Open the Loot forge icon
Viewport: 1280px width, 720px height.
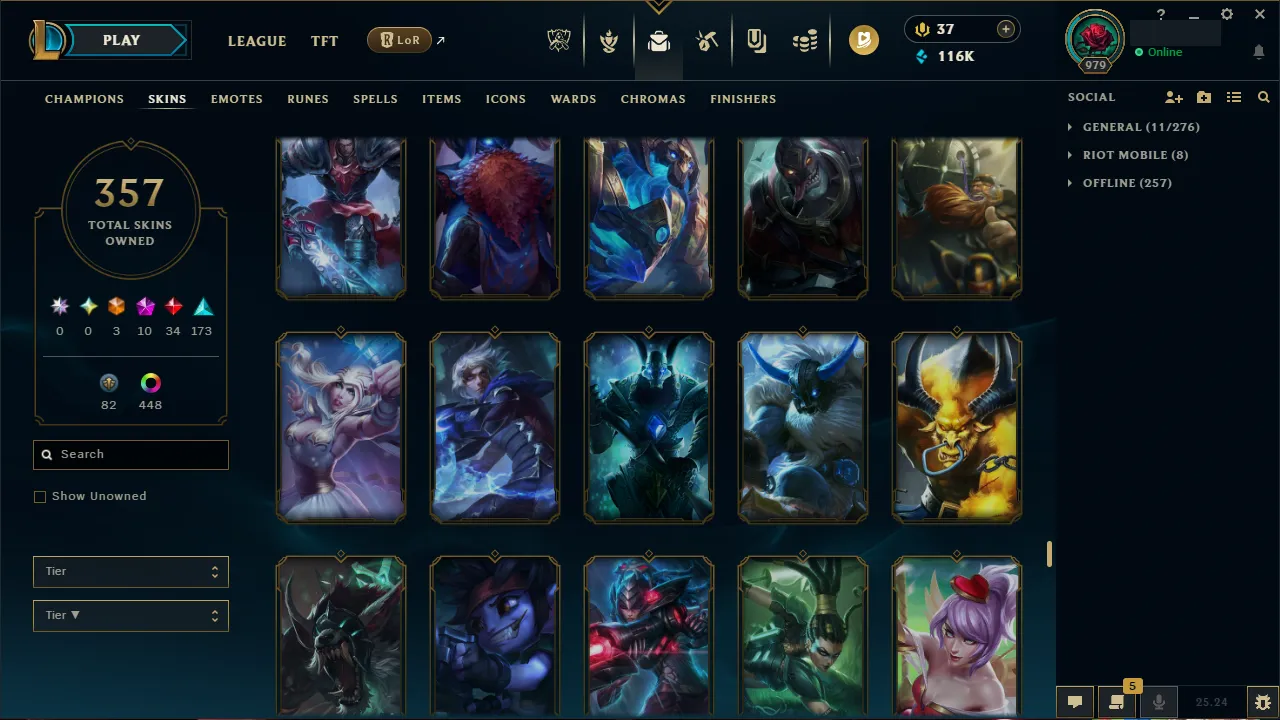(x=707, y=40)
